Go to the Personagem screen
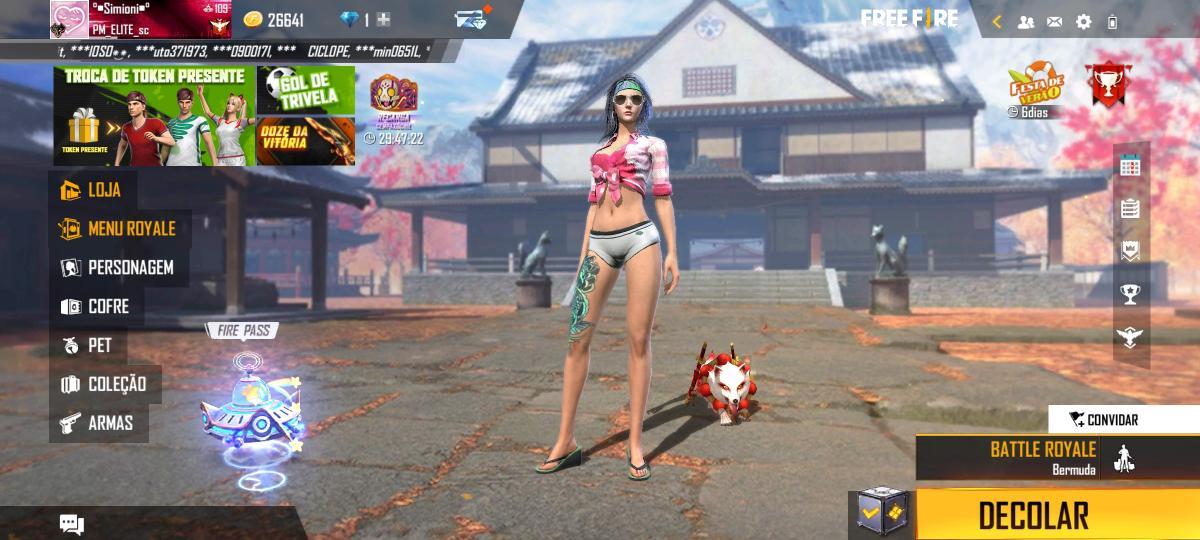 click(118, 268)
